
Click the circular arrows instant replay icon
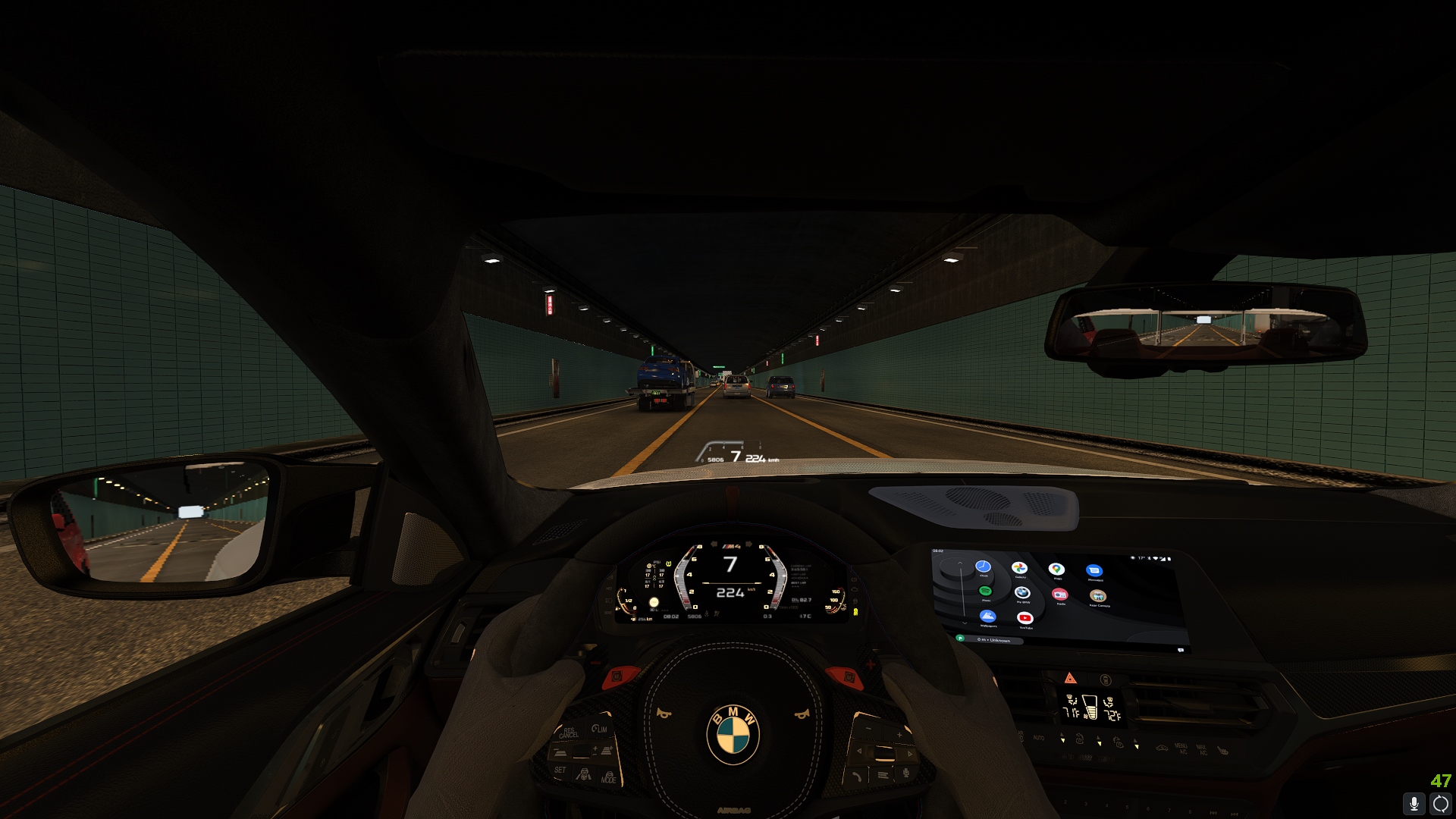[x=1440, y=804]
